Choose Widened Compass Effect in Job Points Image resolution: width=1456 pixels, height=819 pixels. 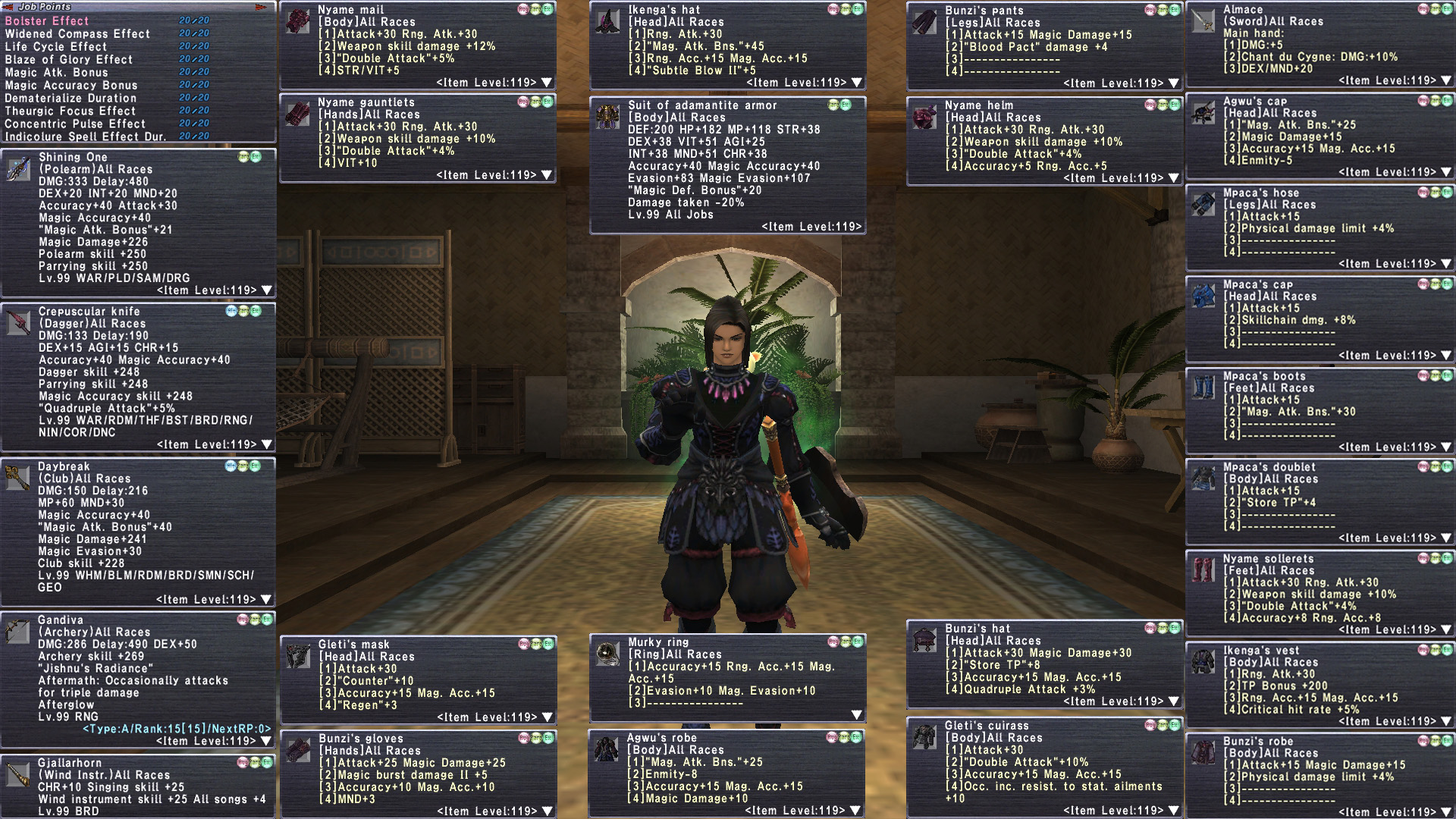click(77, 34)
